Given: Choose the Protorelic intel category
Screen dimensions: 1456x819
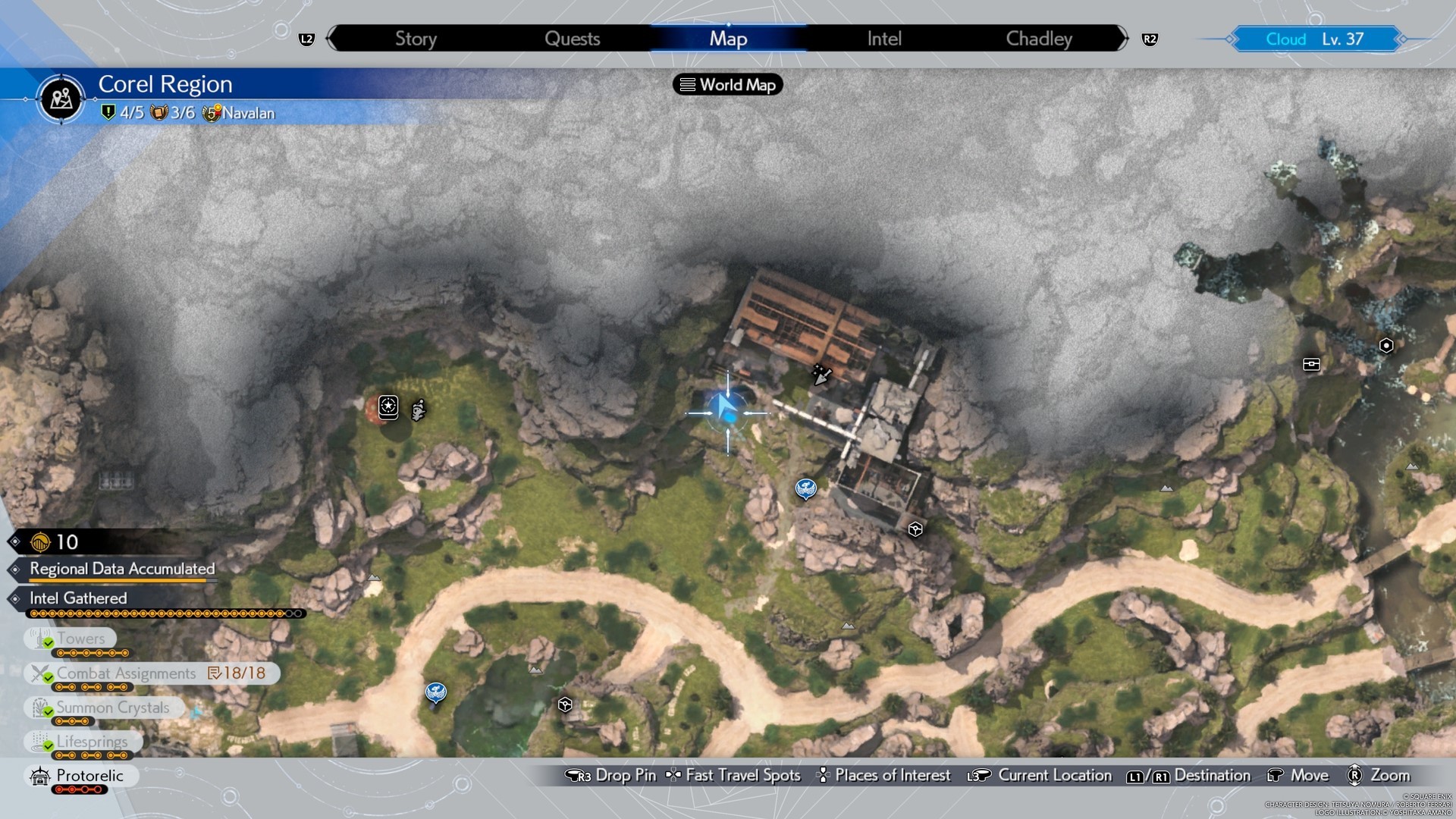Looking at the screenshot, I should [89, 776].
